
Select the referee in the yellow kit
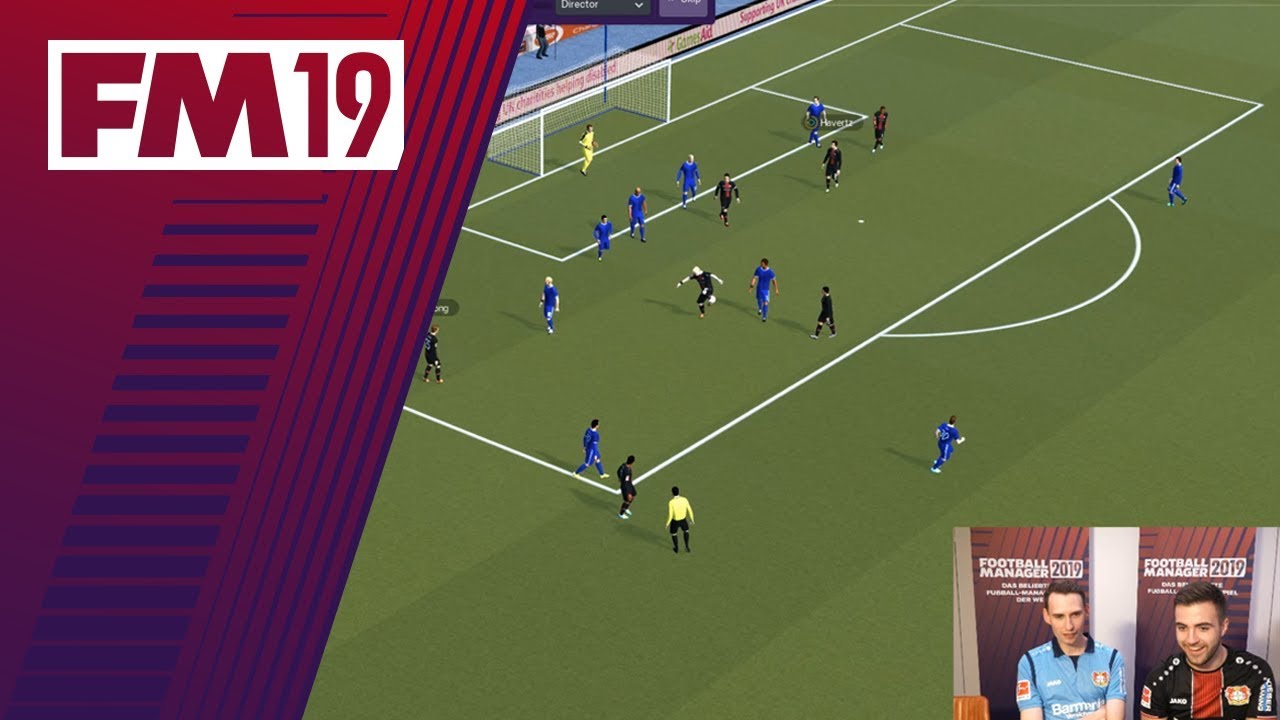(x=679, y=520)
